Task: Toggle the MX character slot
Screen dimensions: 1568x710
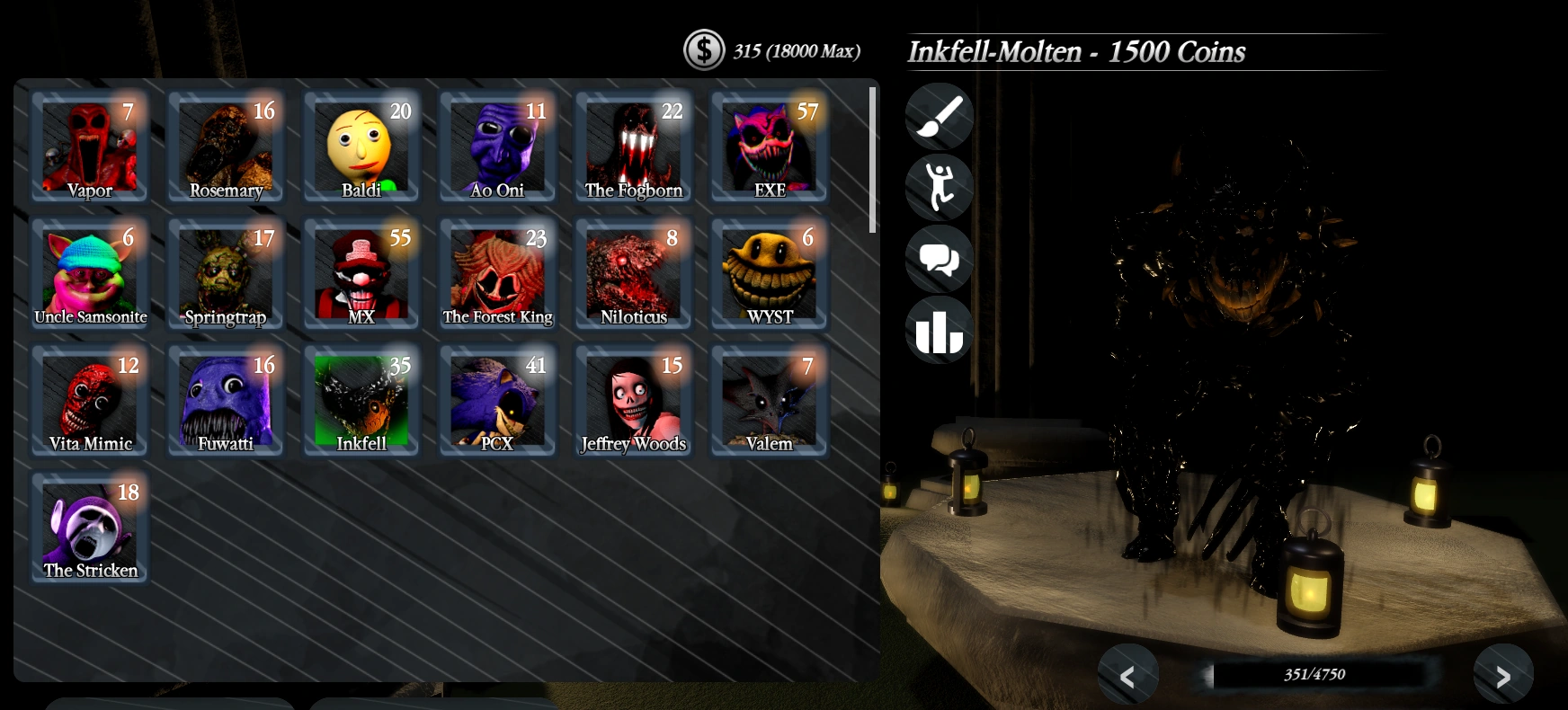Action: [x=361, y=273]
